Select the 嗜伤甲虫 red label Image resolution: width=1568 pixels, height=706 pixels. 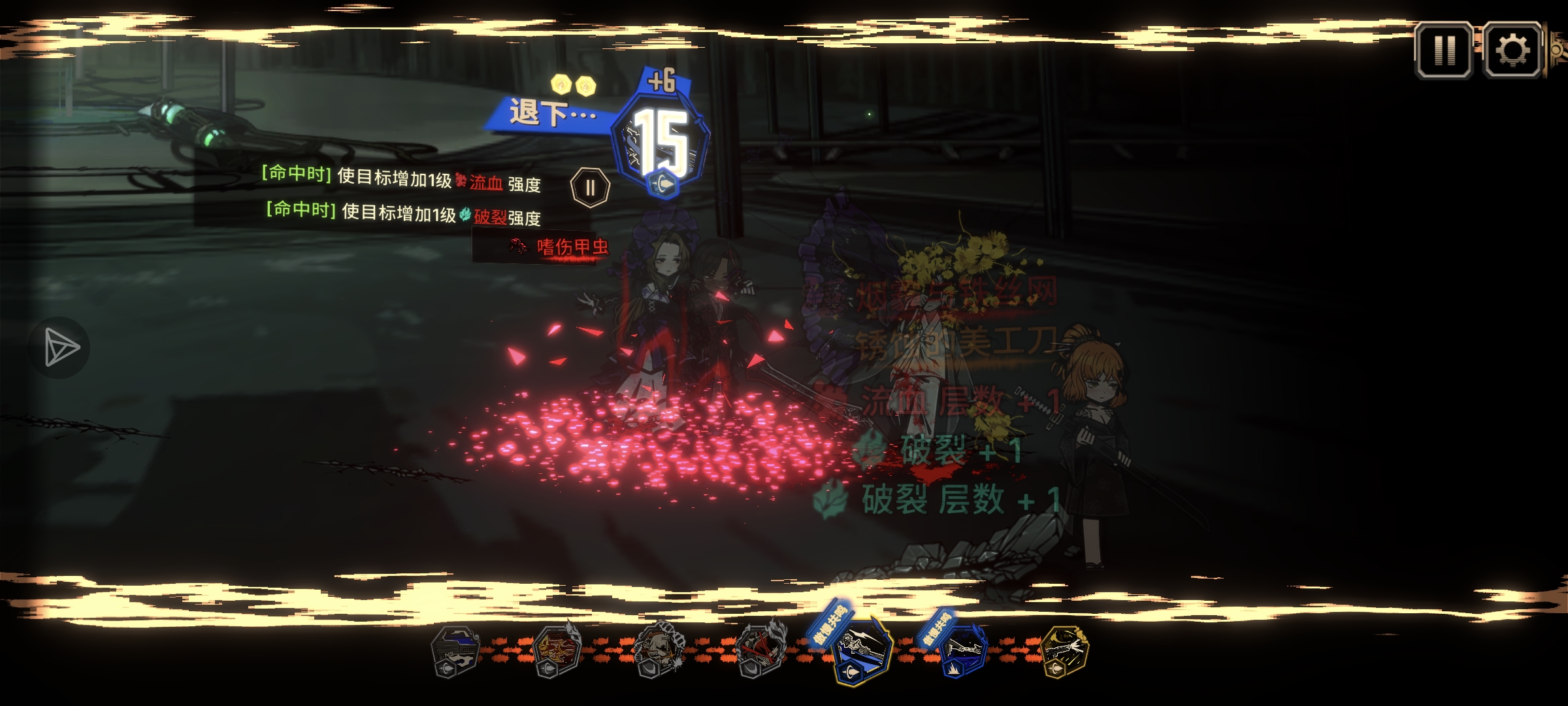click(571, 247)
